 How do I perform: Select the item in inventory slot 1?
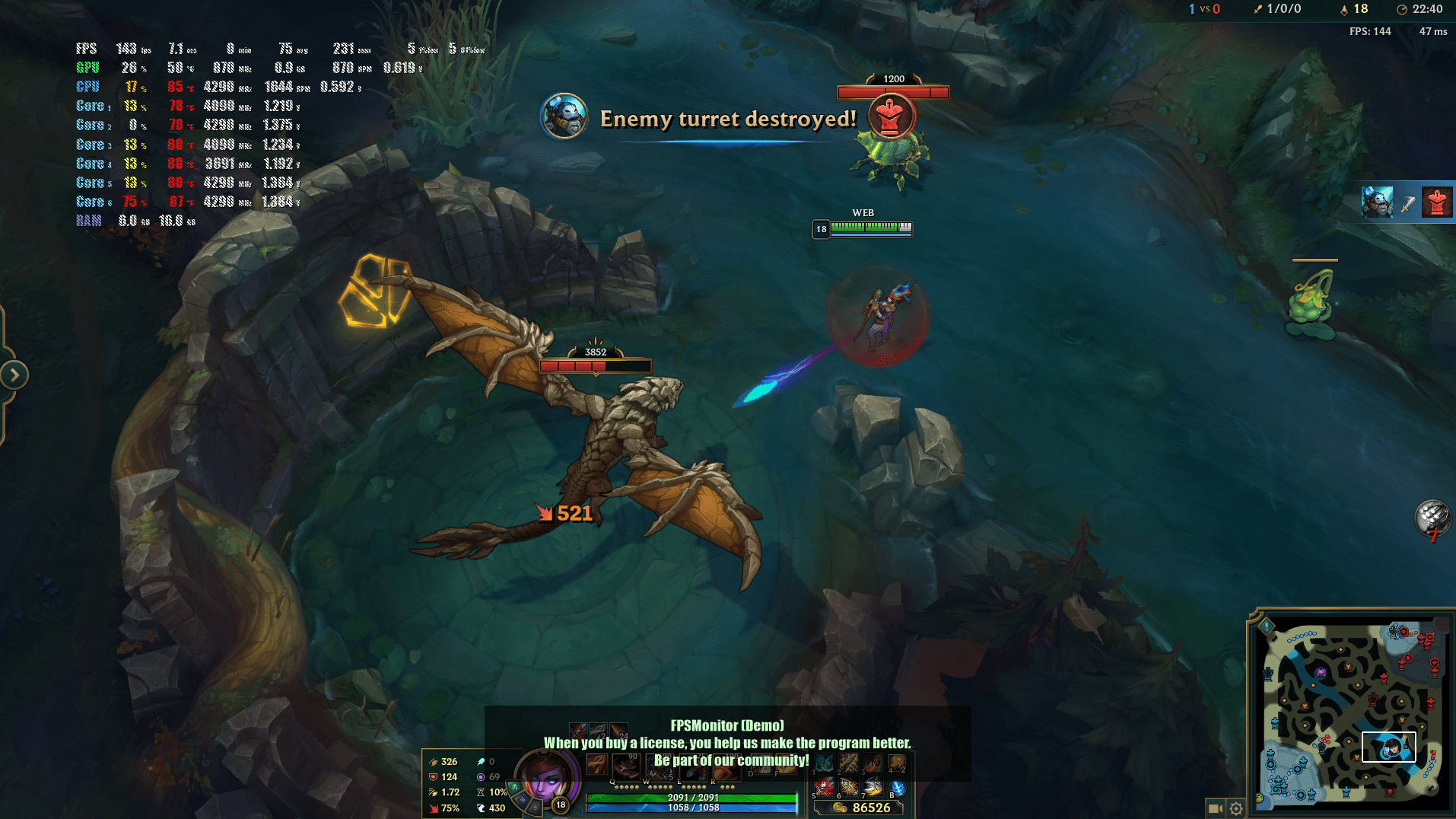825,763
